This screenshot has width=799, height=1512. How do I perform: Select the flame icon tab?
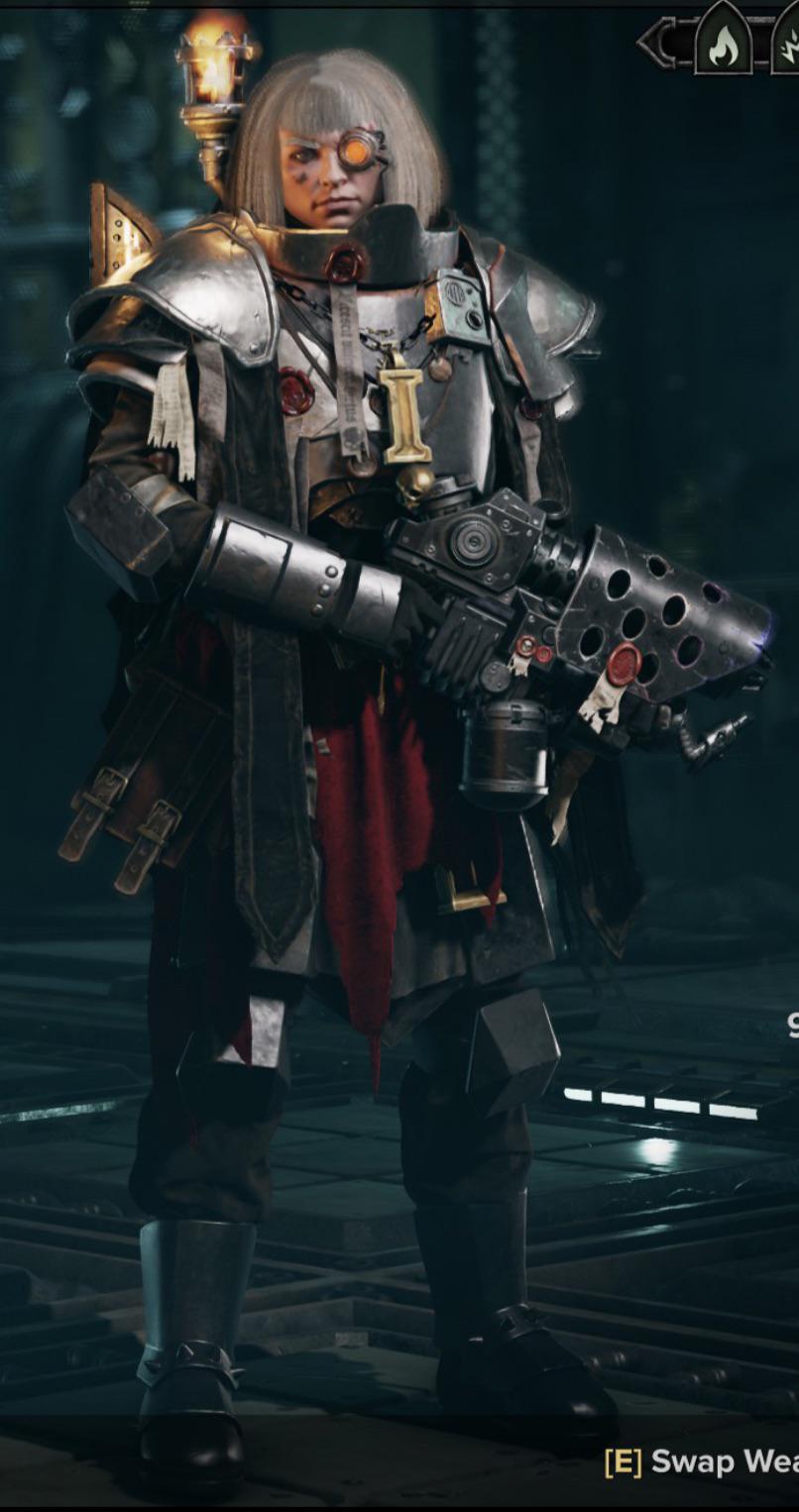(x=723, y=44)
